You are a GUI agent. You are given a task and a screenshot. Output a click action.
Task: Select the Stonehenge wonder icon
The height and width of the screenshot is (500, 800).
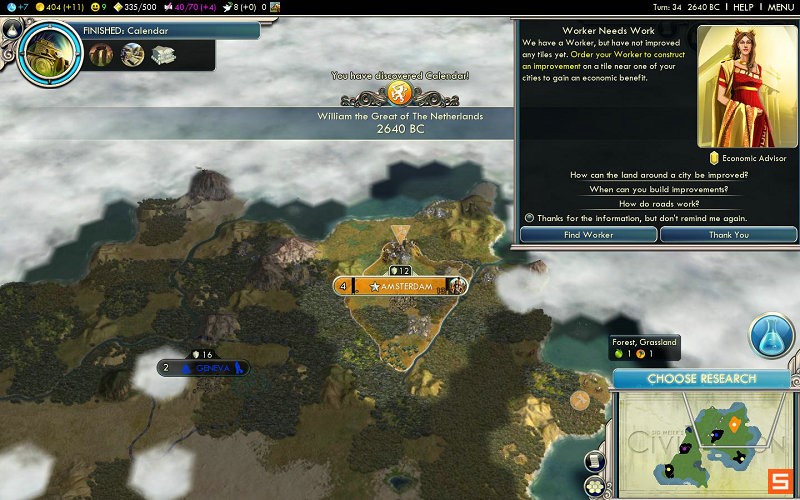(x=102, y=54)
